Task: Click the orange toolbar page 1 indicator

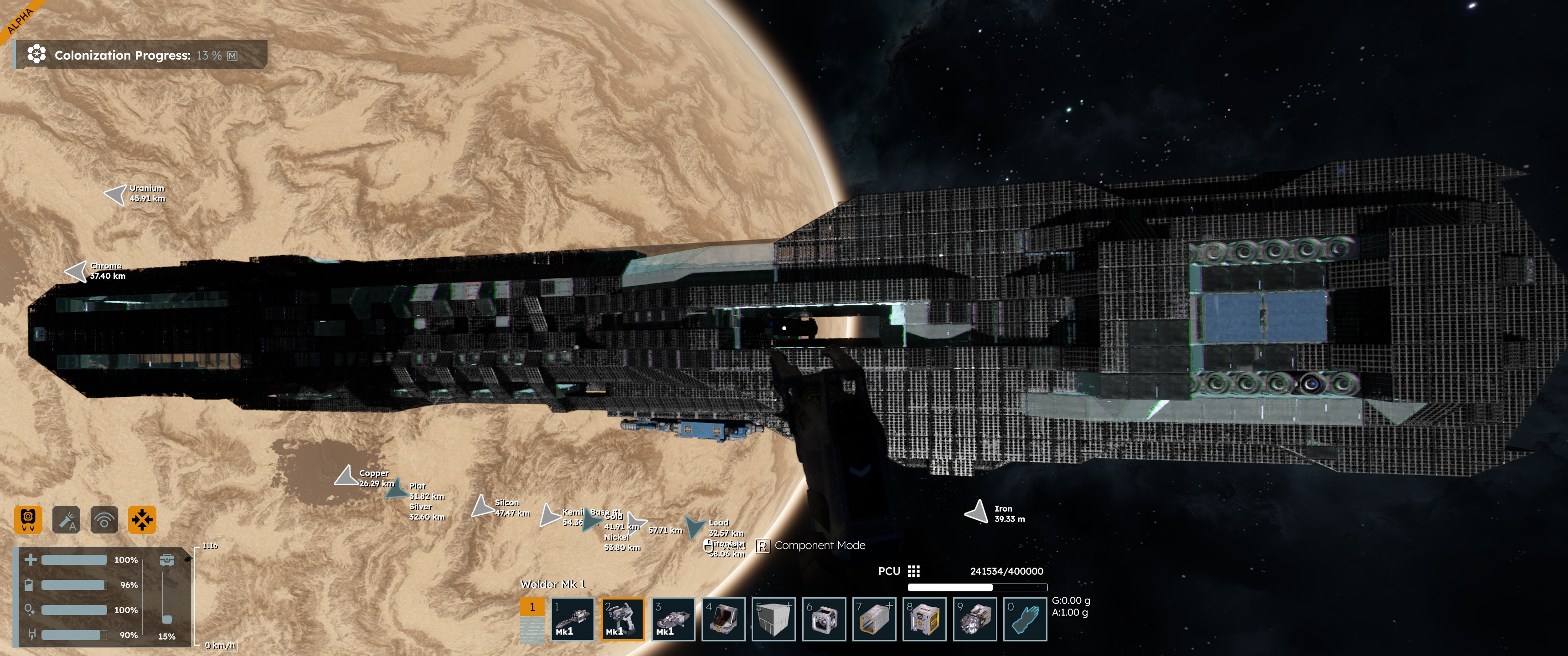Action: 532,607
